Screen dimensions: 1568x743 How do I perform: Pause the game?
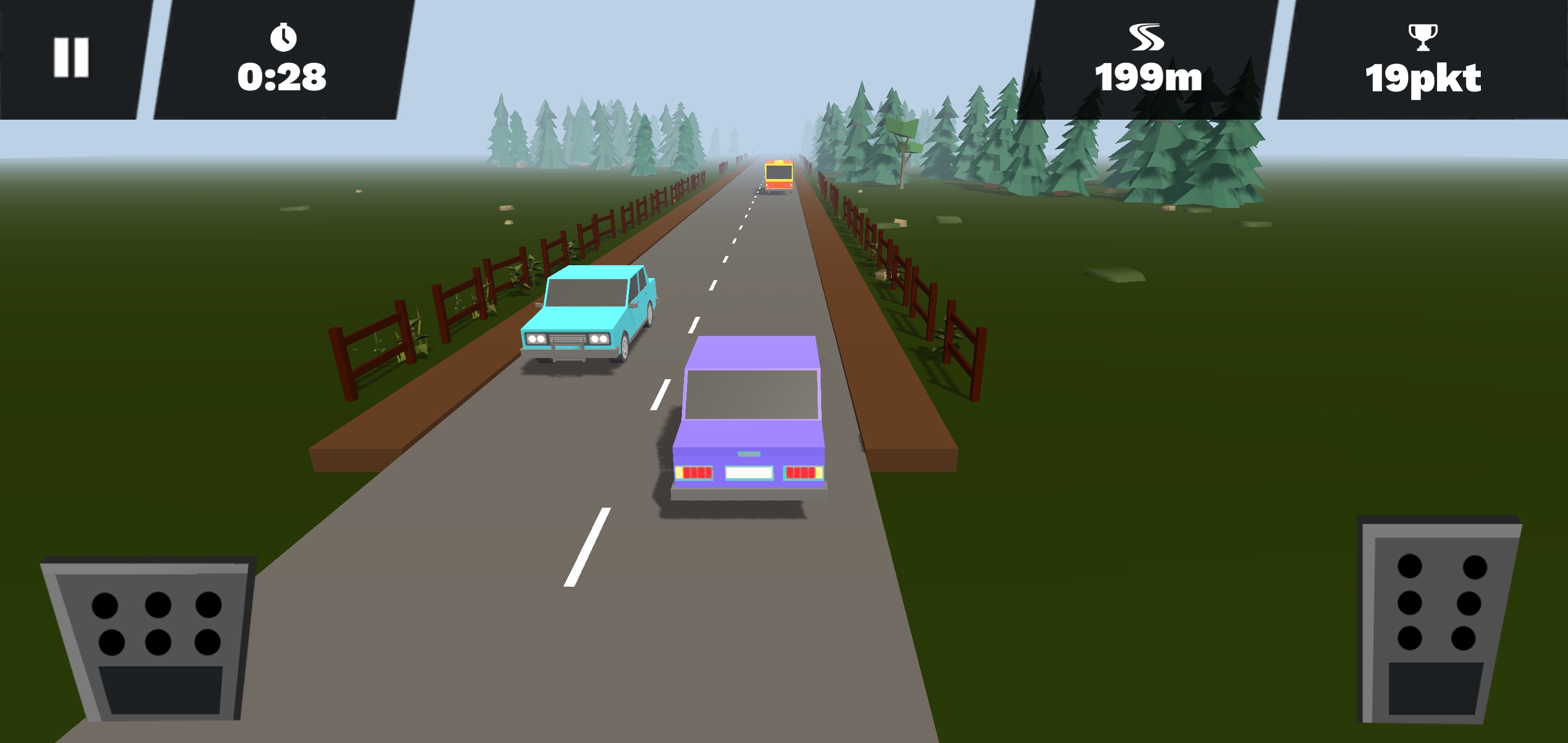coord(71,57)
